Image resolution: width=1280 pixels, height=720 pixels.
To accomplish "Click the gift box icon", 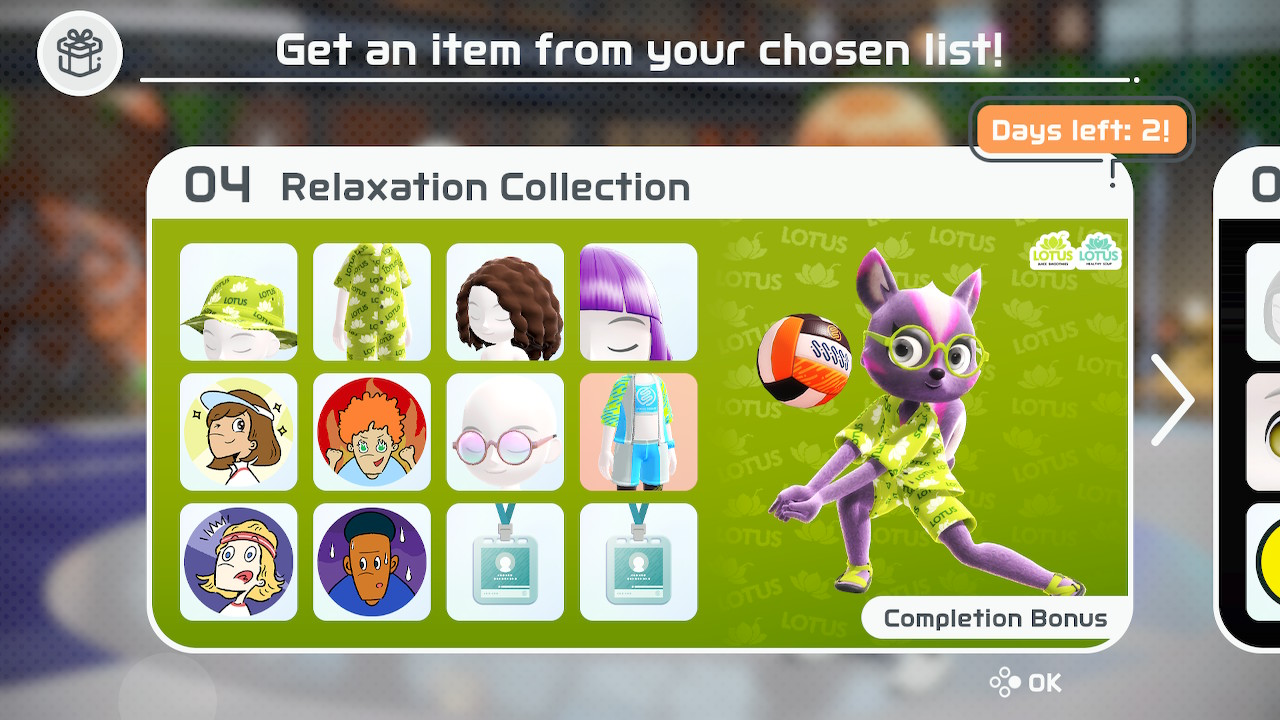I will coord(80,53).
